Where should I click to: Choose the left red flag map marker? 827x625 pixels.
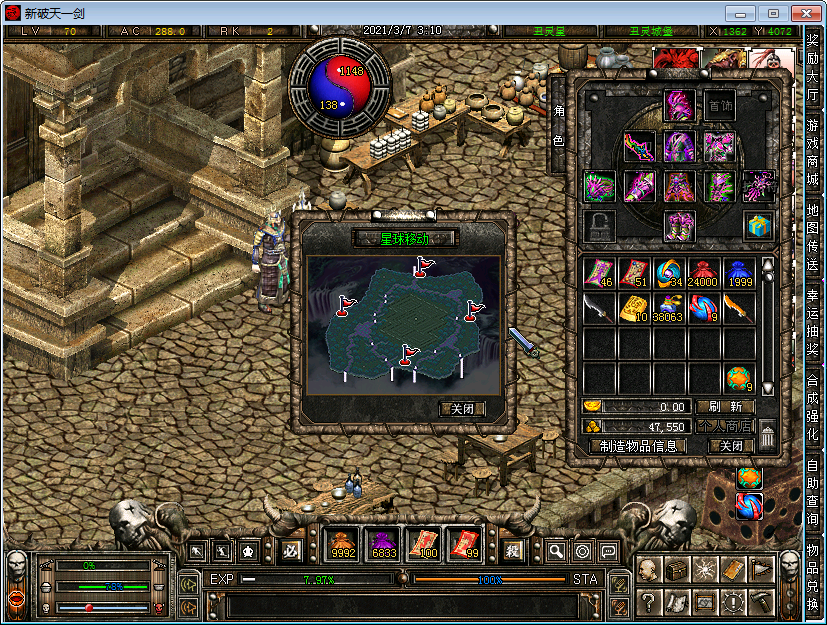coord(346,305)
